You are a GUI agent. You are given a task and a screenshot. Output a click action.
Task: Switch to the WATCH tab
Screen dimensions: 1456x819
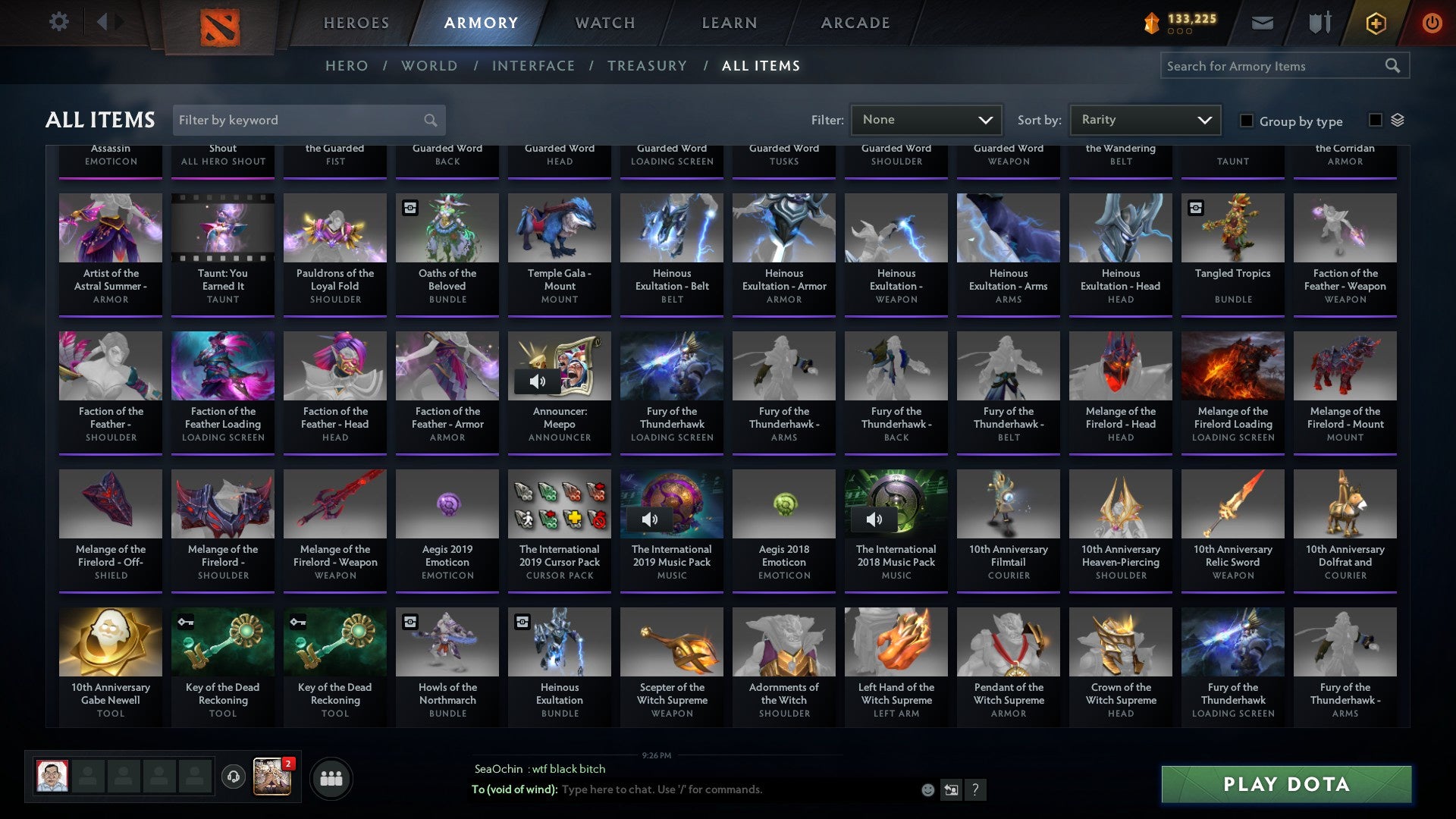point(604,23)
